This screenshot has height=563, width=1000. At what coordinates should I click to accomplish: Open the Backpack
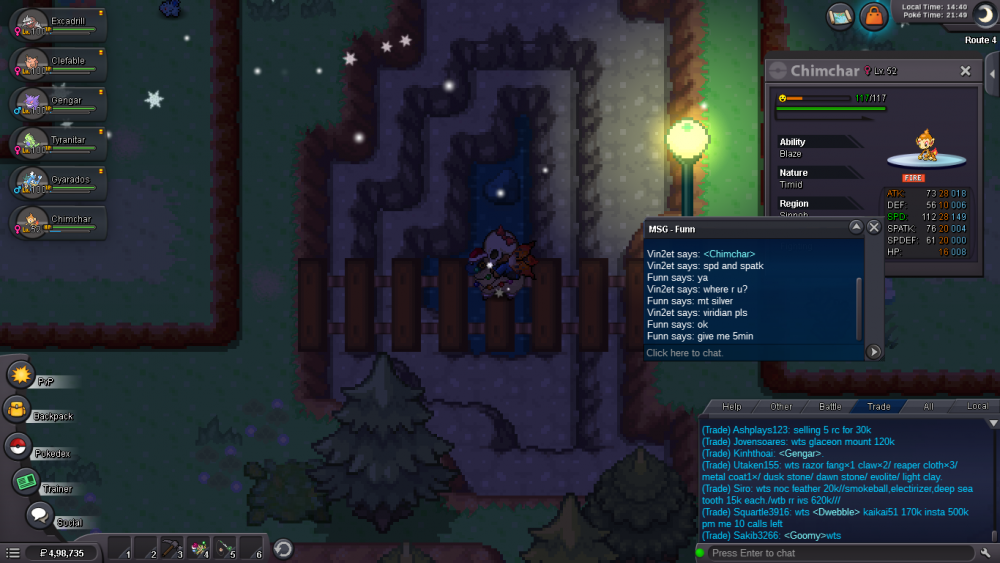18,410
